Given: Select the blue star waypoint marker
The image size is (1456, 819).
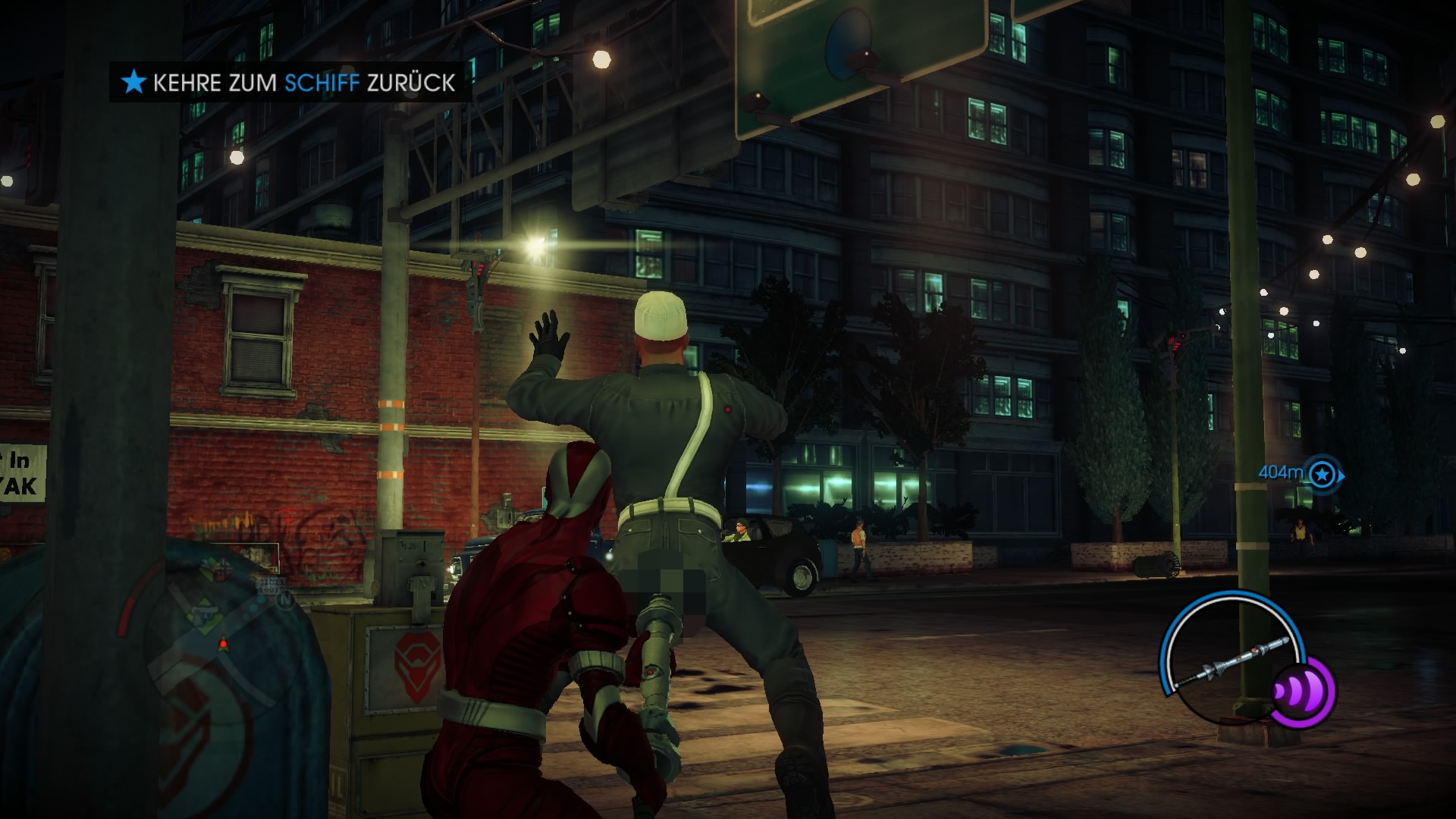Looking at the screenshot, I should point(1323,475).
